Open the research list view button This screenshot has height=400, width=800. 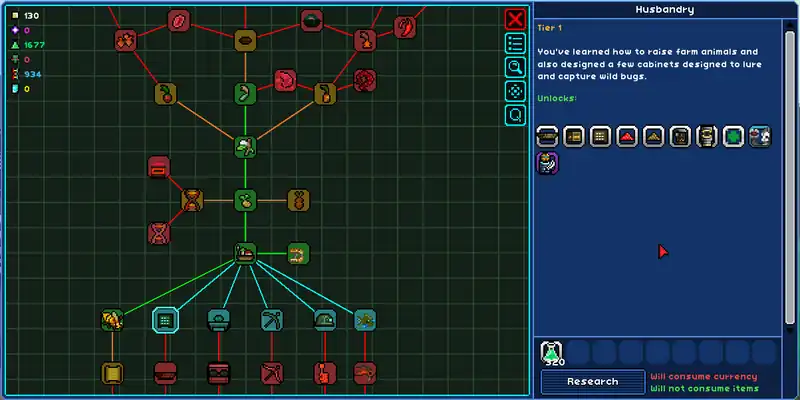click(x=515, y=43)
